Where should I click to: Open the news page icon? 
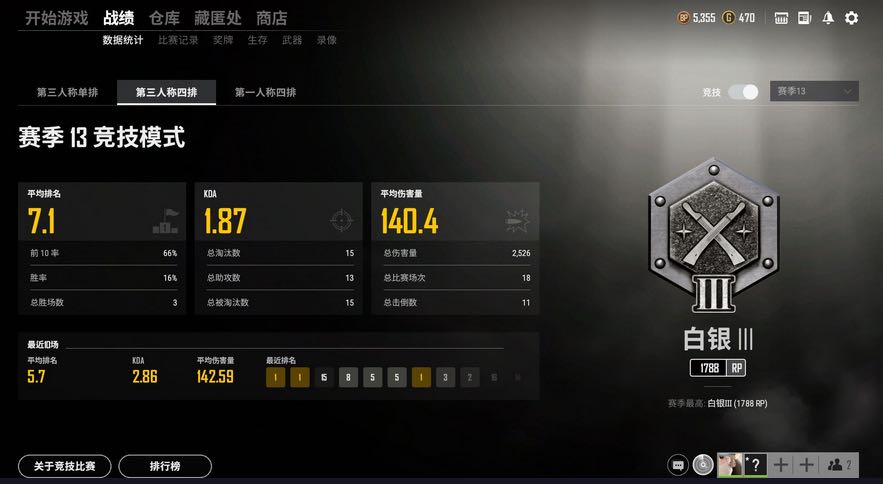point(804,18)
